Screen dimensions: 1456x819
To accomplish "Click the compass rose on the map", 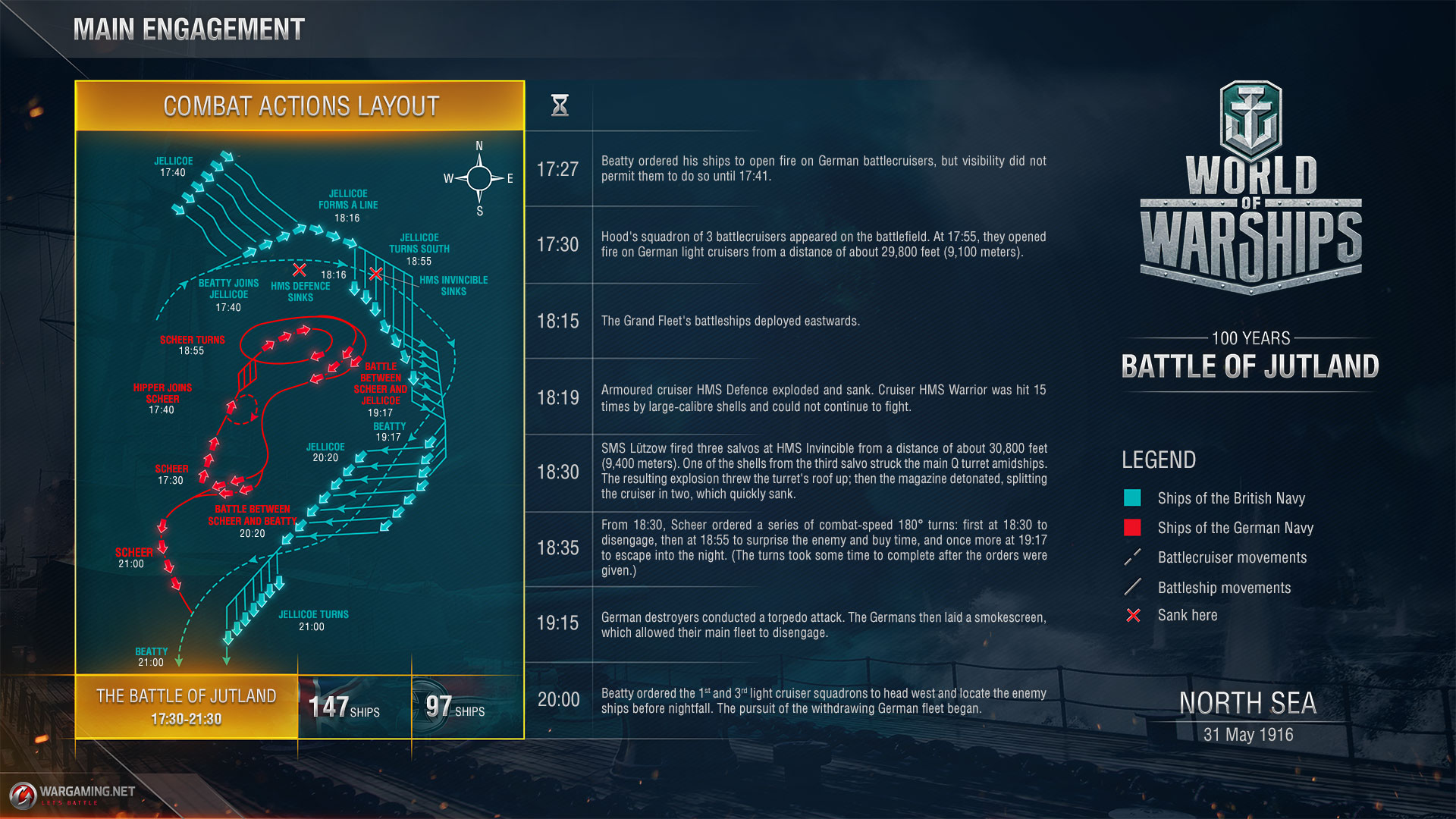I will coord(479,178).
